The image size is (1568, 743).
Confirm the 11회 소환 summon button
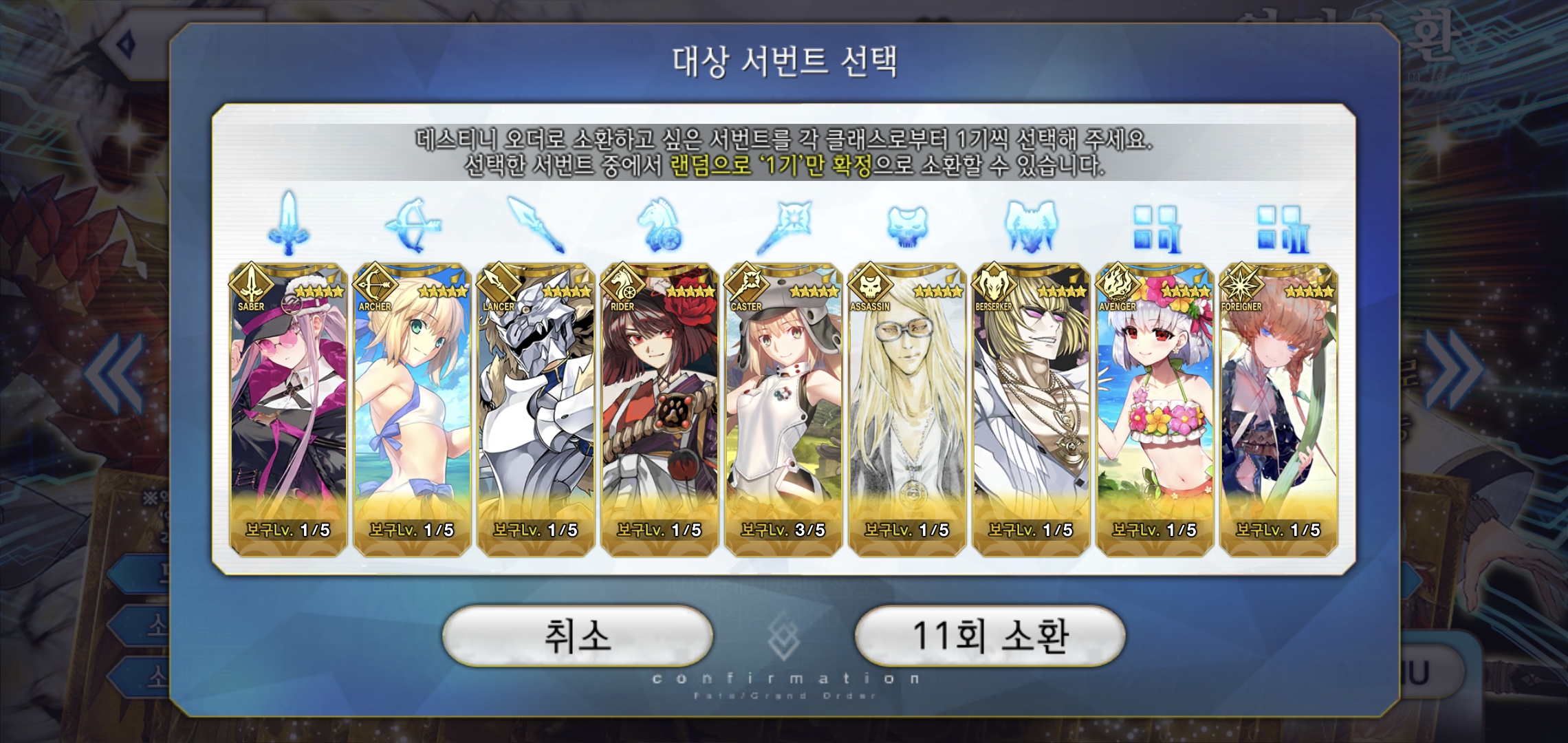[990, 636]
